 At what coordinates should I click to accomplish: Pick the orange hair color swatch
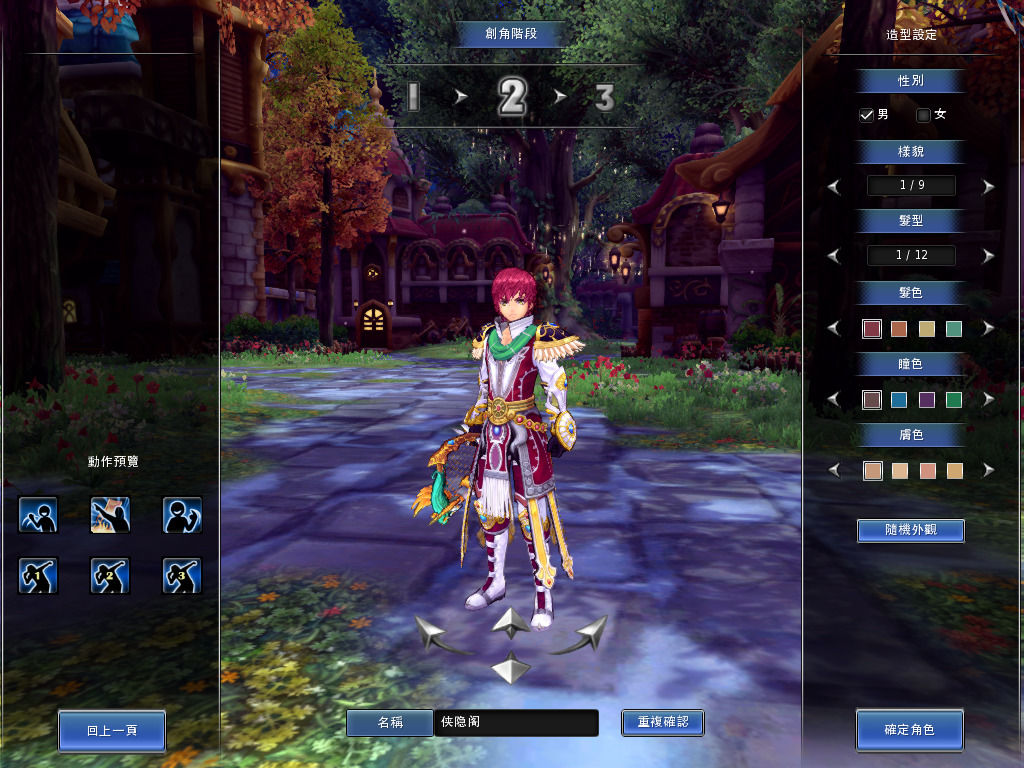(x=899, y=328)
